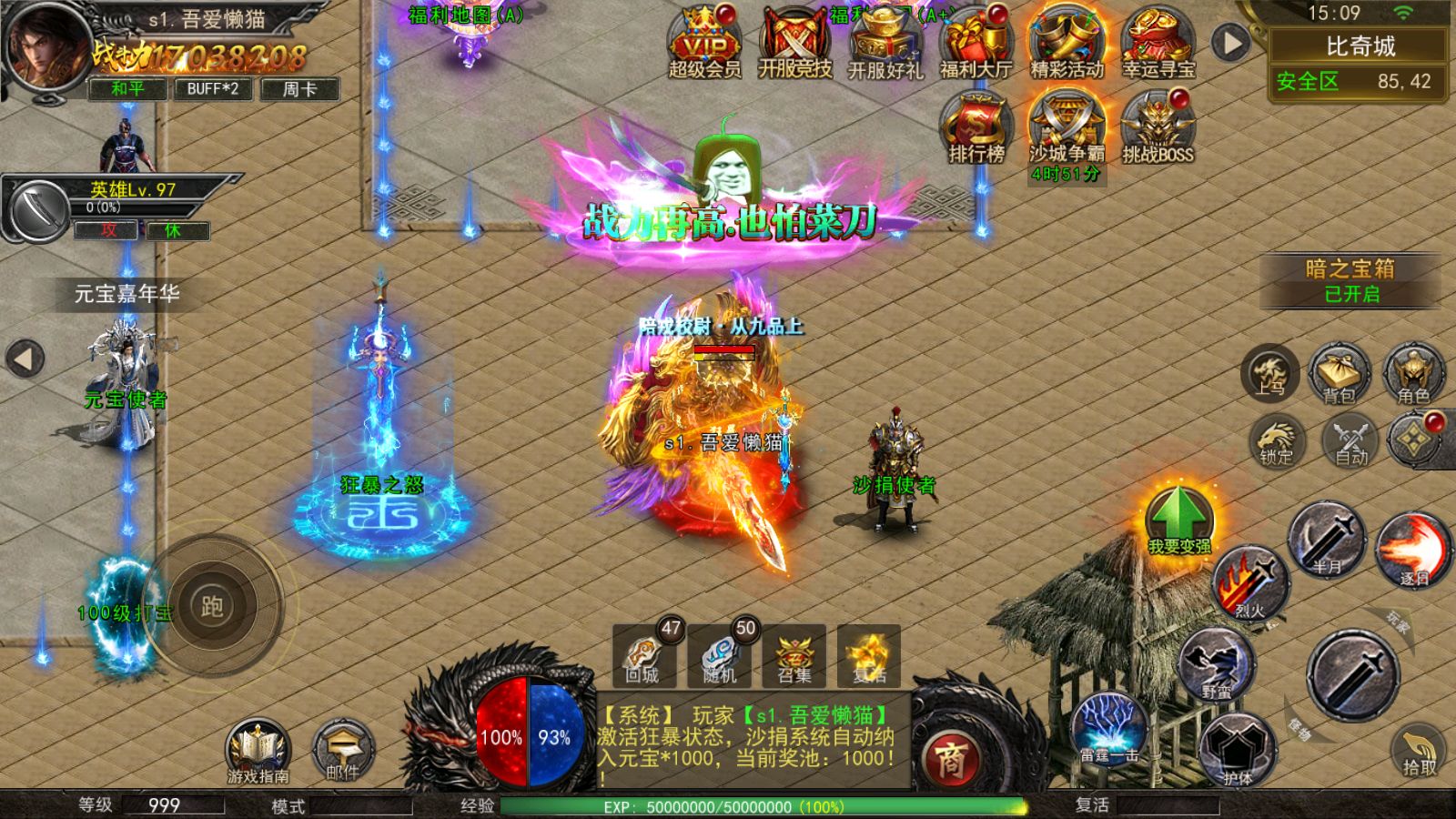Image resolution: width=1456 pixels, height=819 pixels.
Task: Open the 开服竞技 event icon
Action: tap(795, 44)
